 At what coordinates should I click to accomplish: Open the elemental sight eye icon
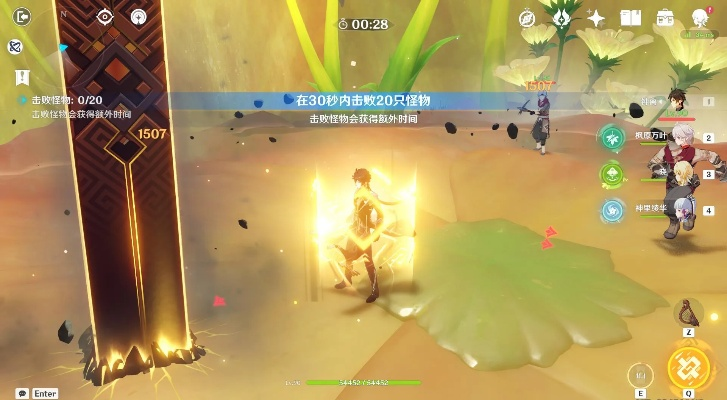(105, 17)
